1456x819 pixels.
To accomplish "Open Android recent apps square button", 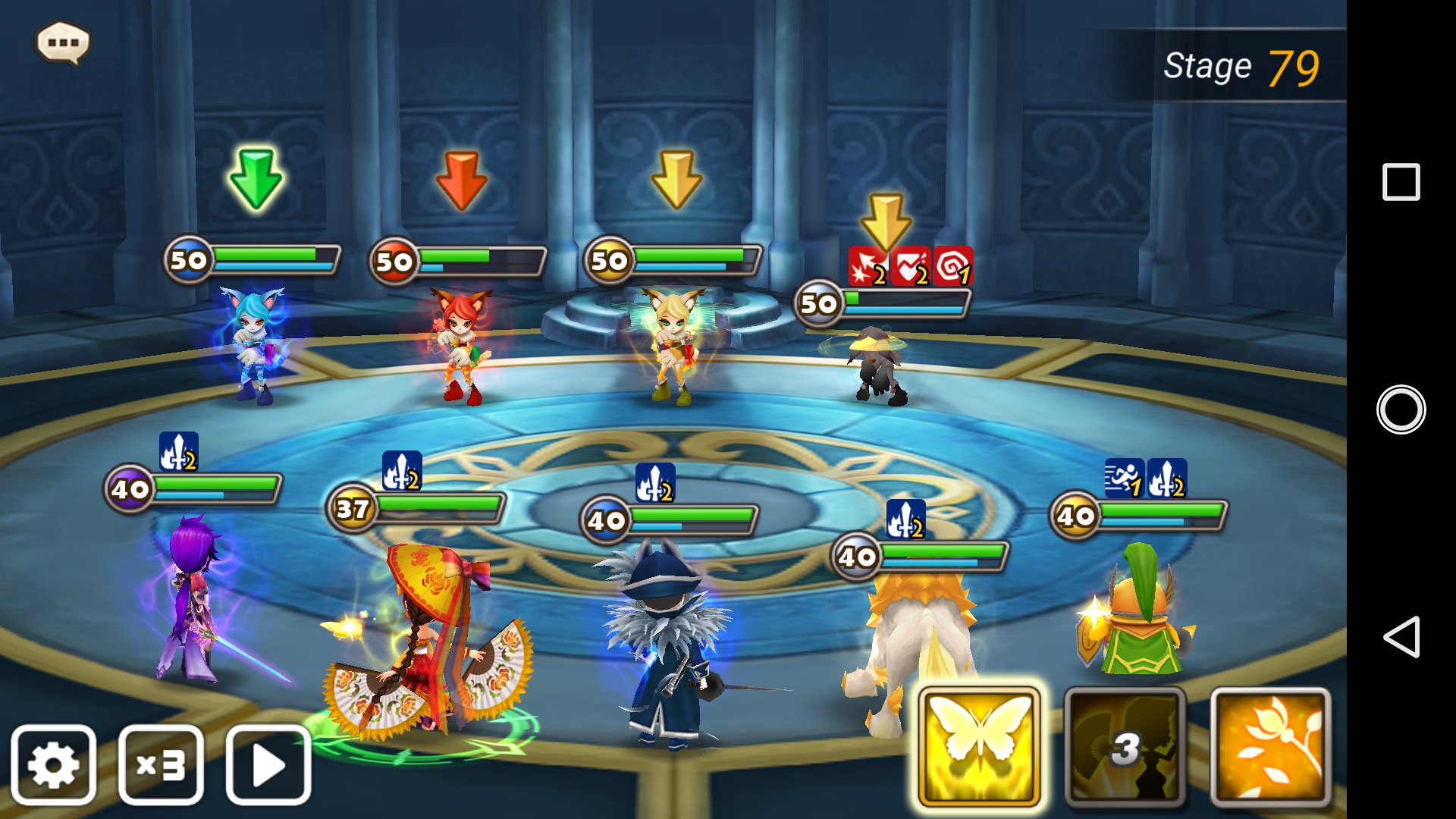I will coord(1401,182).
